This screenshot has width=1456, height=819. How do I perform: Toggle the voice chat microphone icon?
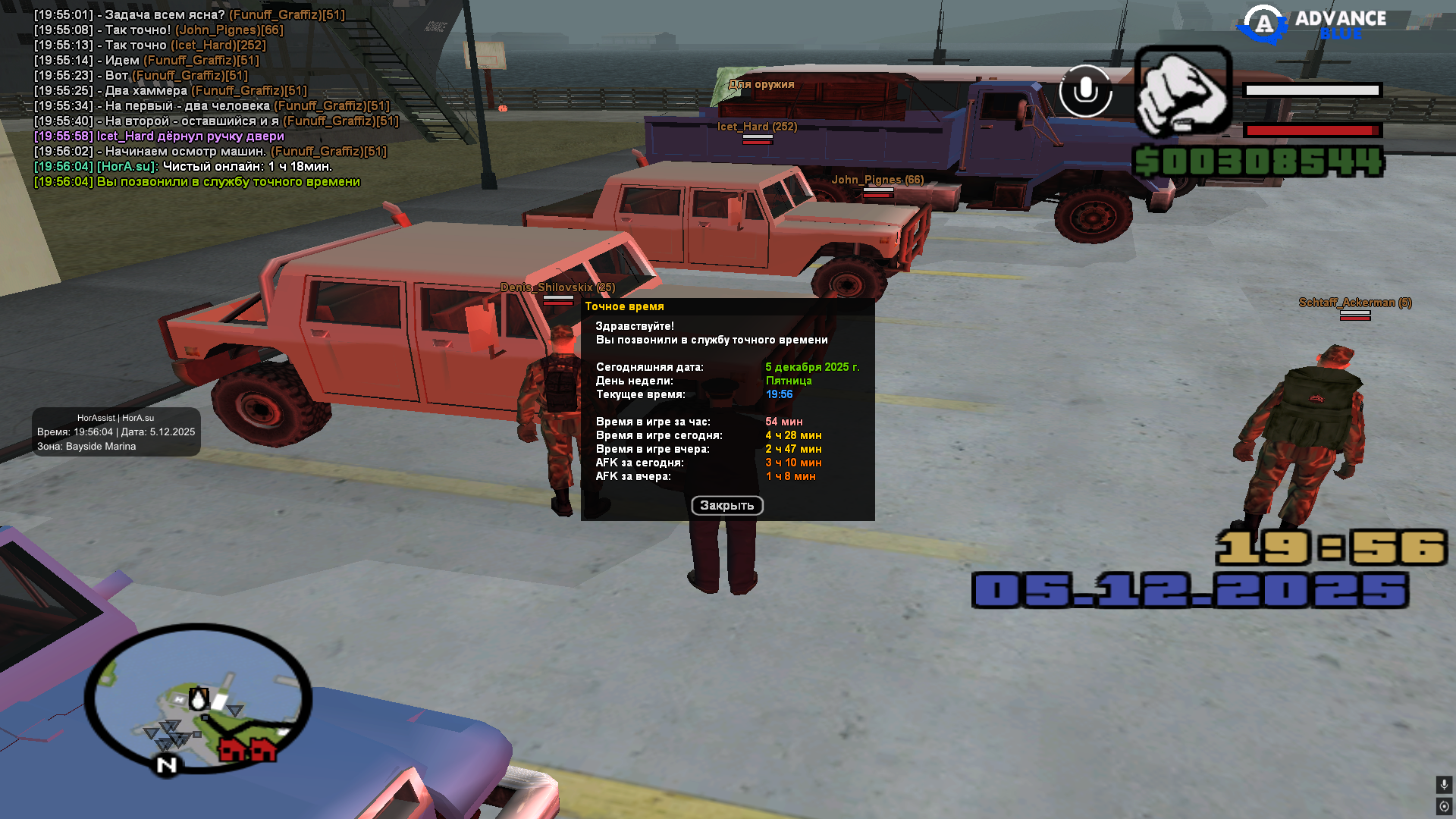pos(1085,91)
